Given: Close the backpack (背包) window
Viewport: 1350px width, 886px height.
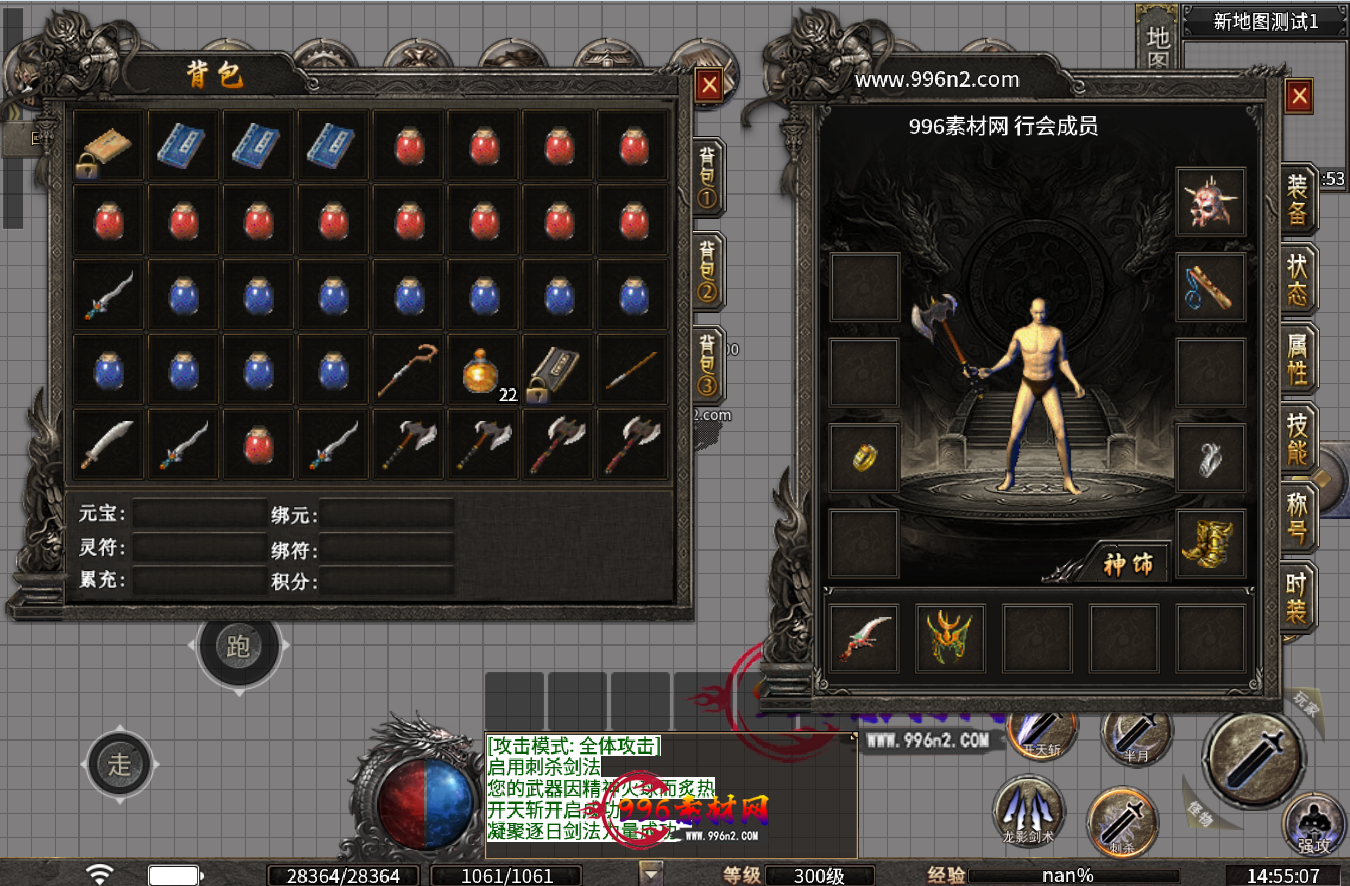Looking at the screenshot, I should pos(709,86).
